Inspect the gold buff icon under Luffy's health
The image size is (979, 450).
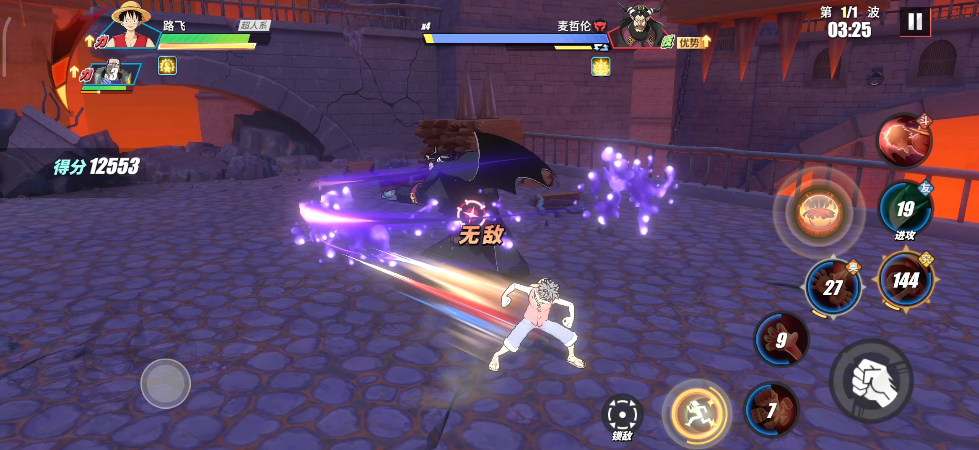click(x=167, y=66)
